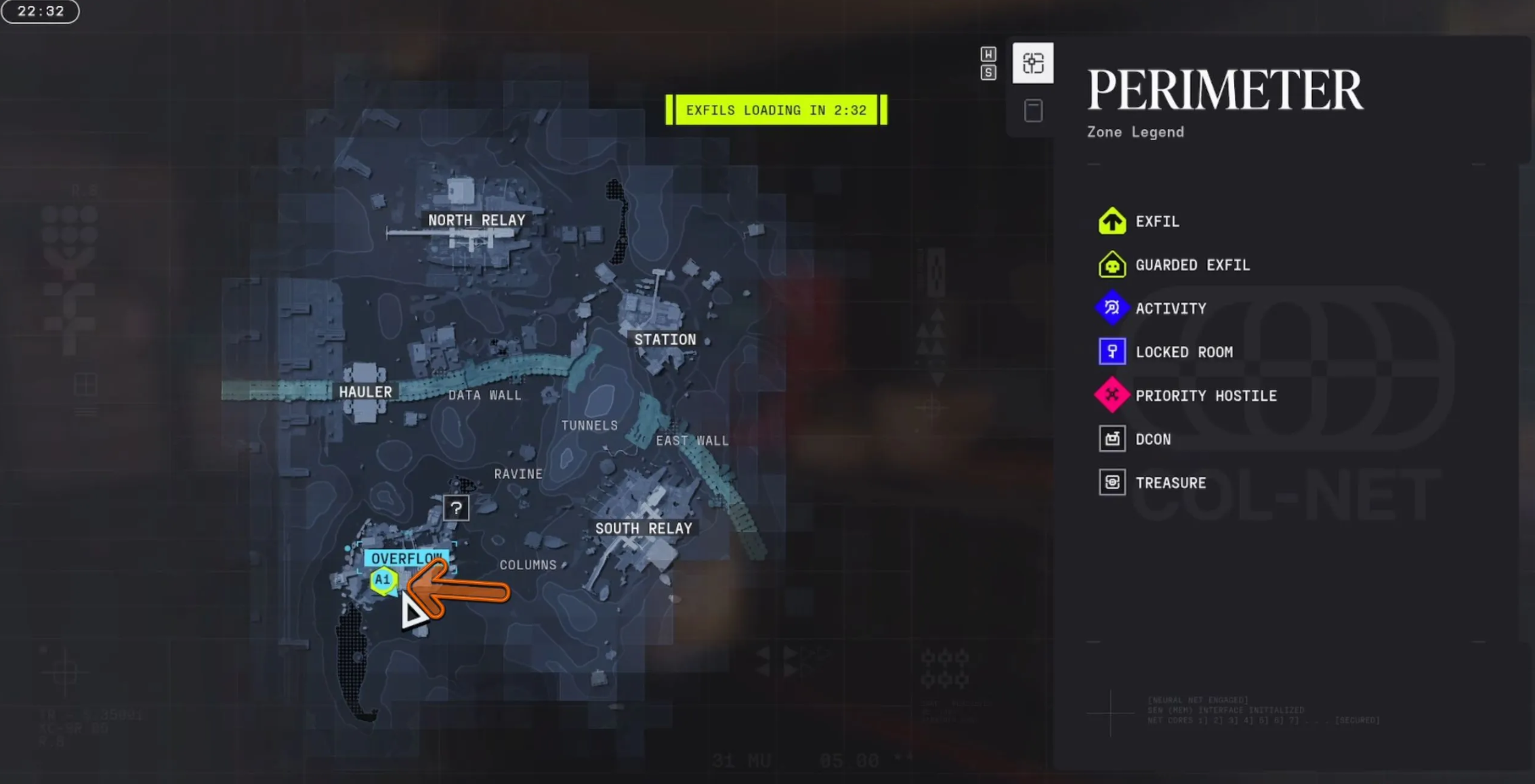Screen dimensions: 1535x784
Task: Select the Zone Legend tab icon
Action: tap(1032, 63)
